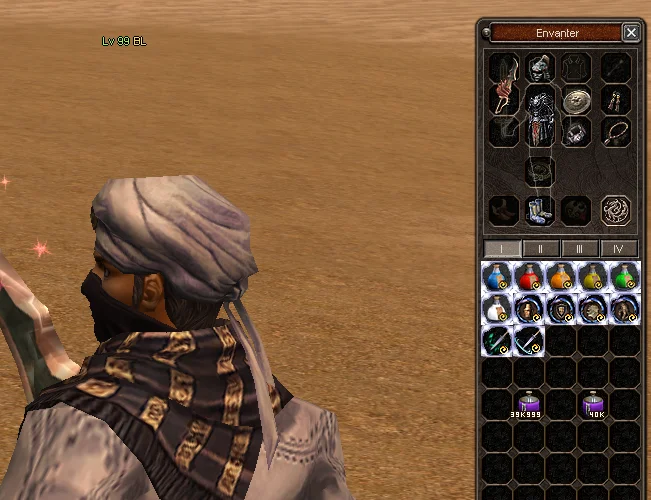Choose the equipped boots slot

click(541, 210)
